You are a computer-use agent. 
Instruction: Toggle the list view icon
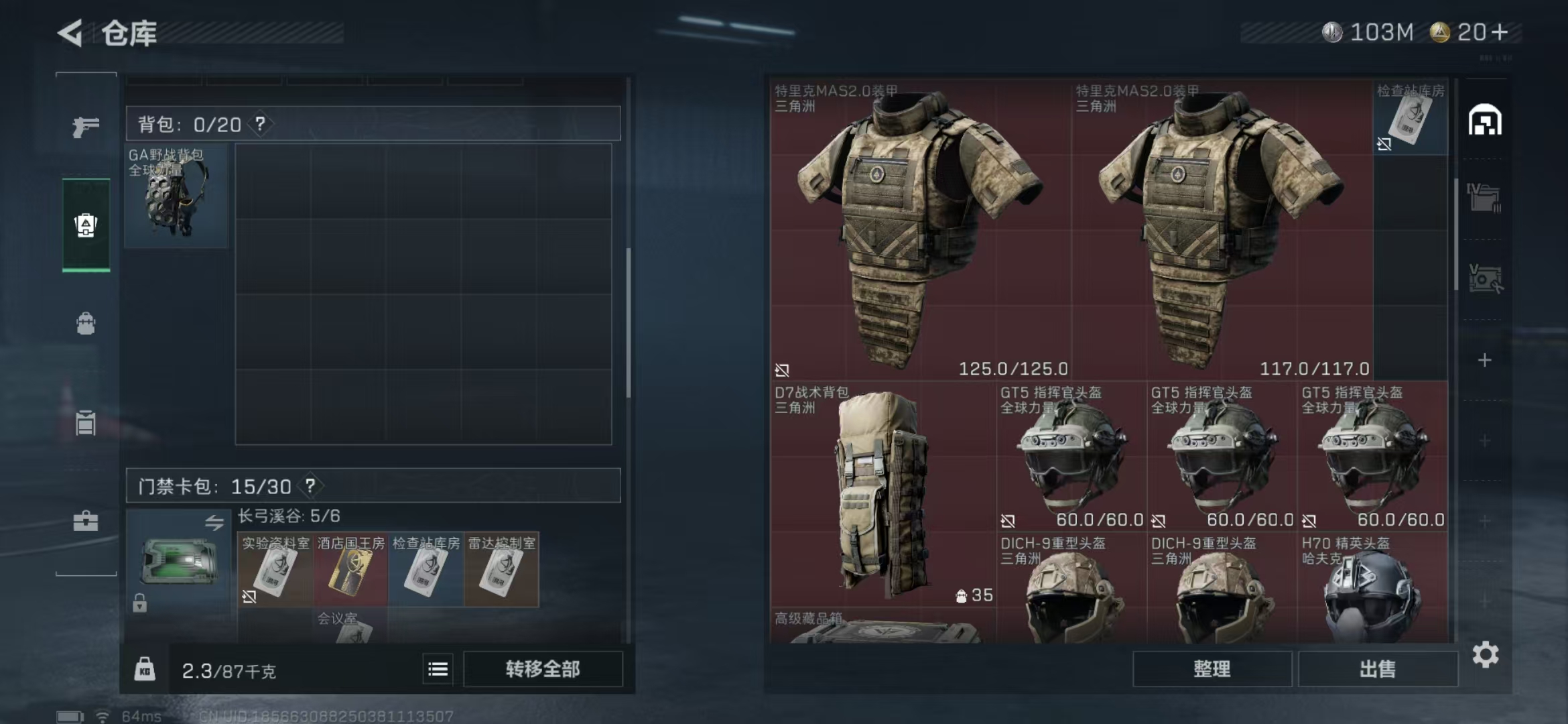click(438, 669)
